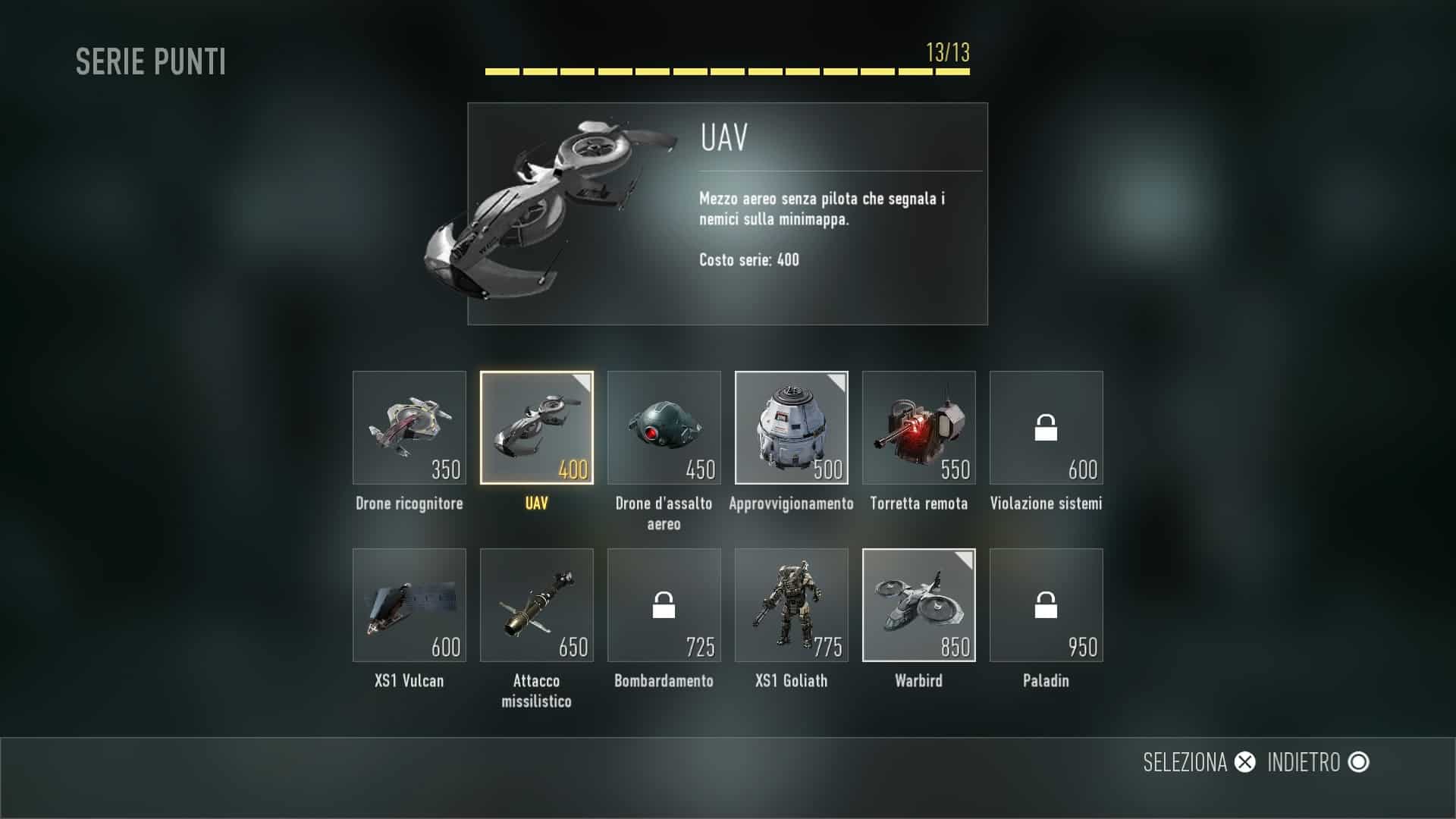Click the locked Paladin tile

click(1046, 605)
